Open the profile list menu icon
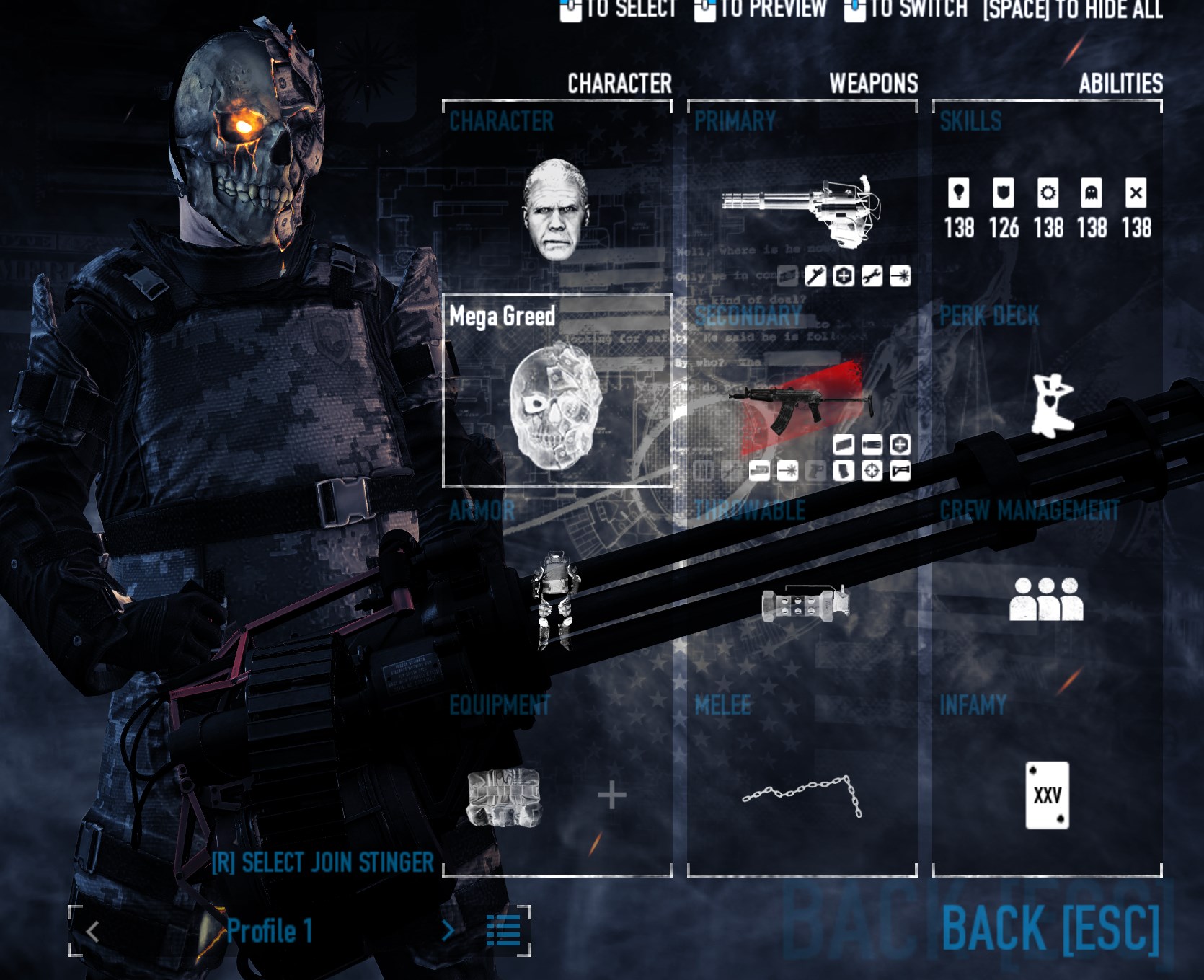Viewport: 1204px width, 980px height. pos(503,931)
